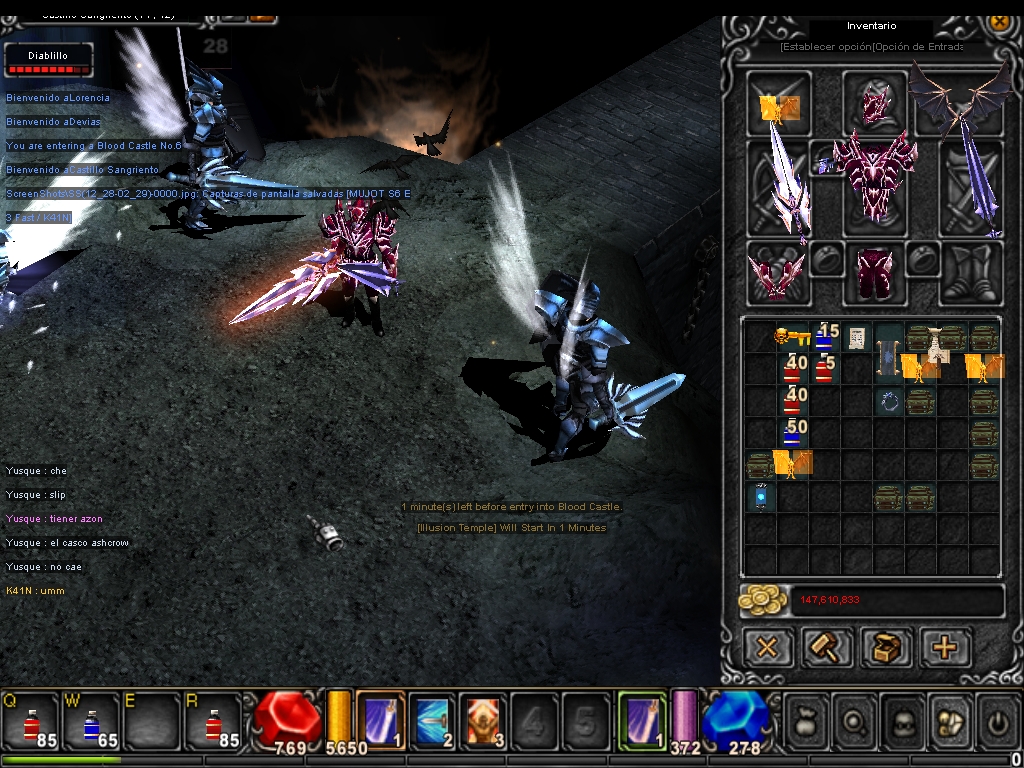Click the magnifying glass button

point(852,719)
